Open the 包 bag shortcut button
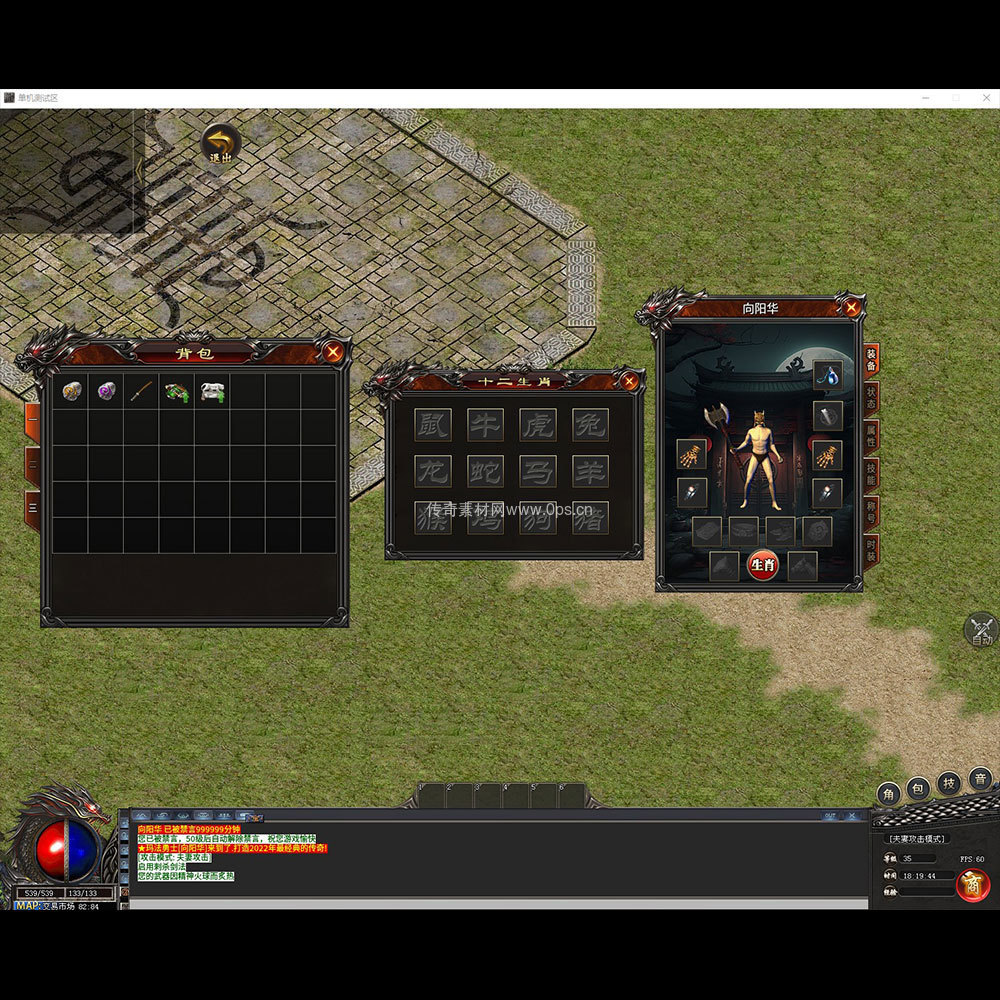 (918, 791)
